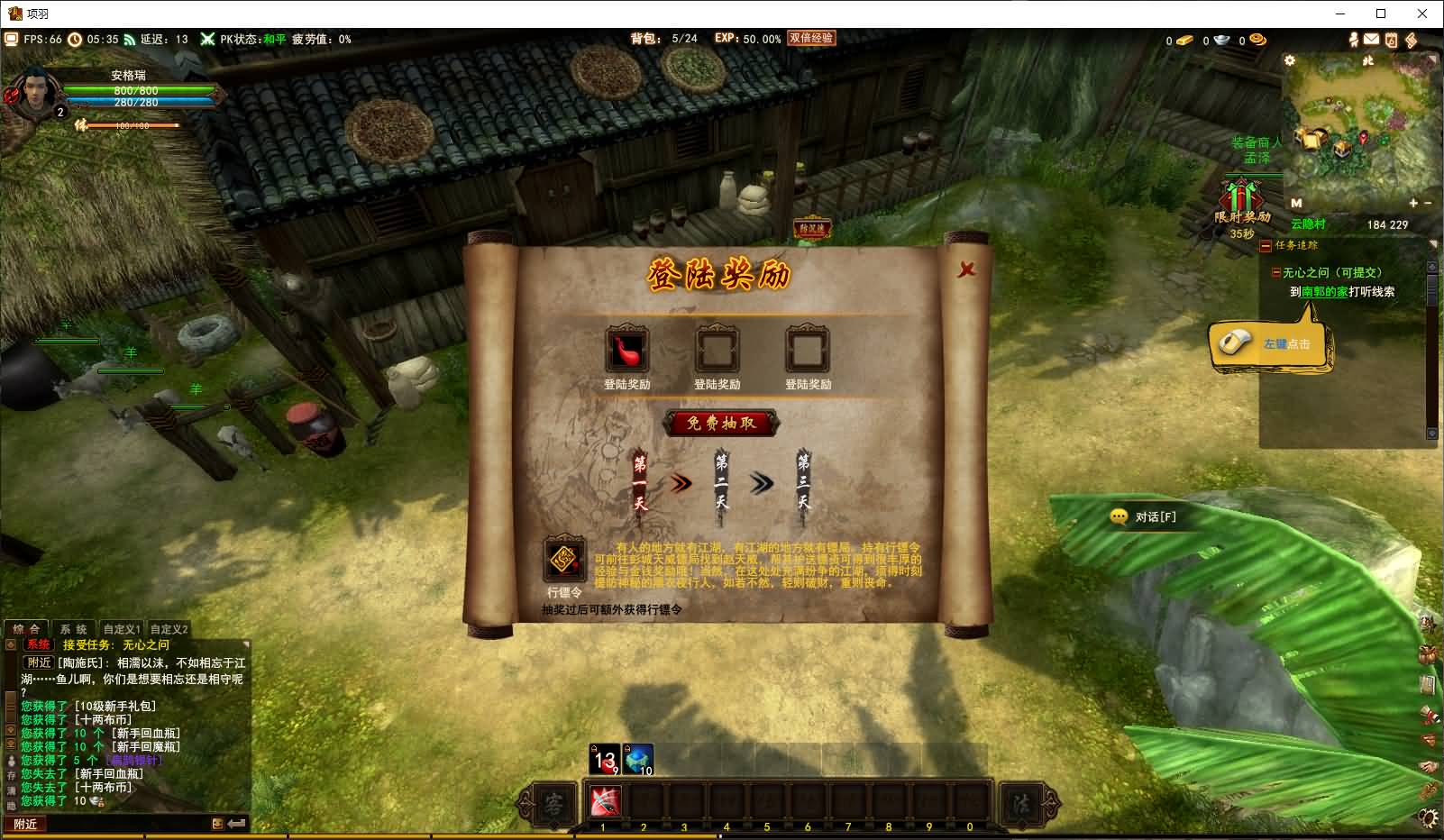Image resolution: width=1444 pixels, height=840 pixels.
Task: Maximize the game window
Action: [1381, 14]
